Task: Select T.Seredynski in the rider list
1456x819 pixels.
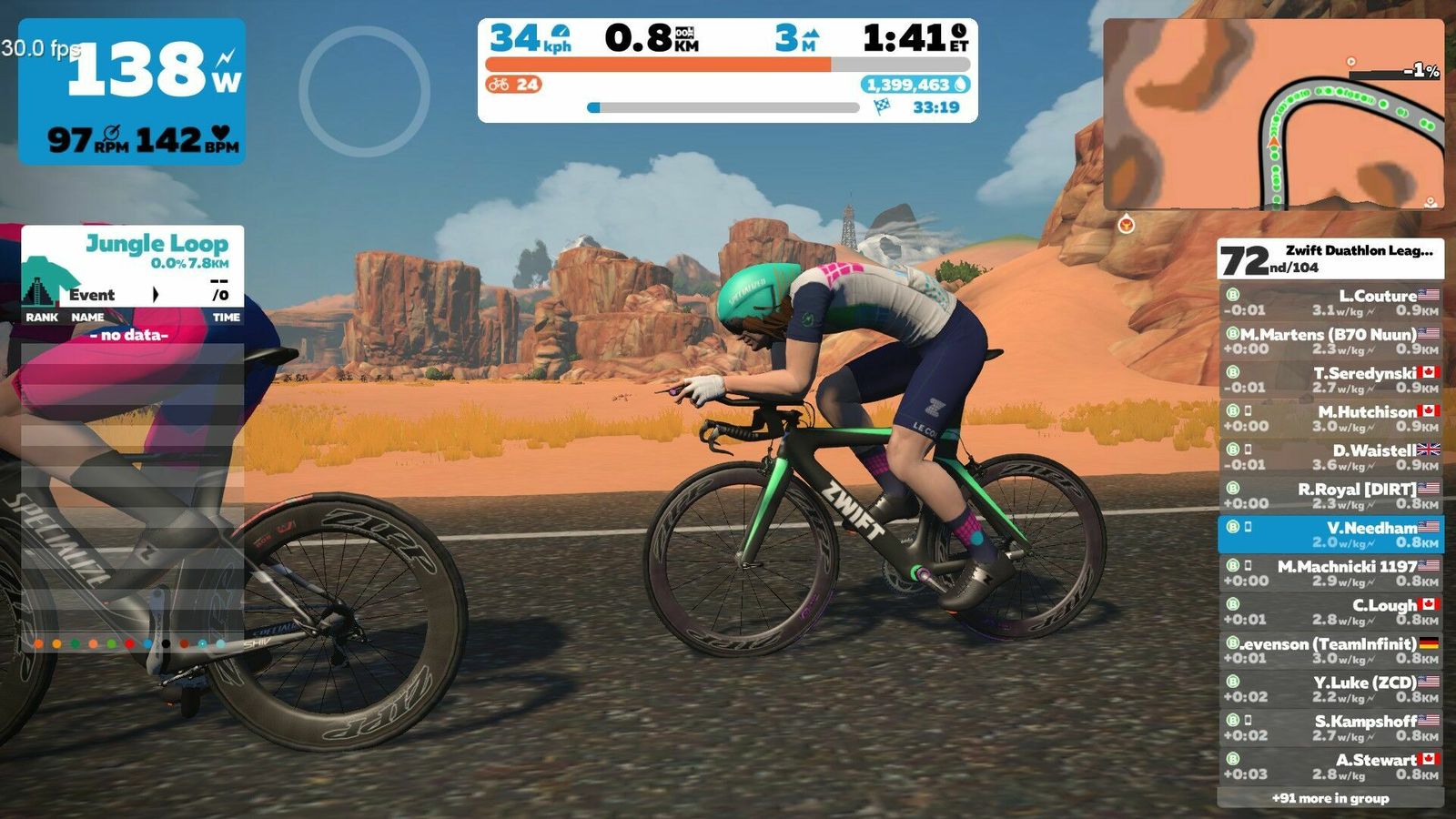Action: [x=1330, y=379]
